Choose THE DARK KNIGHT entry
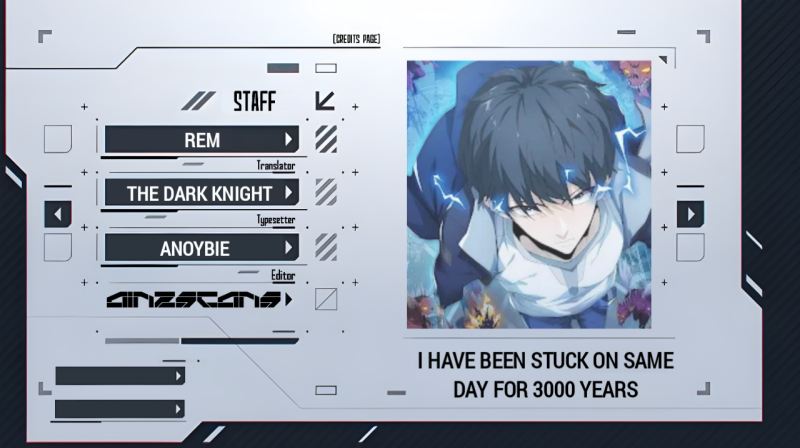This screenshot has width=800, height=448. [201, 193]
